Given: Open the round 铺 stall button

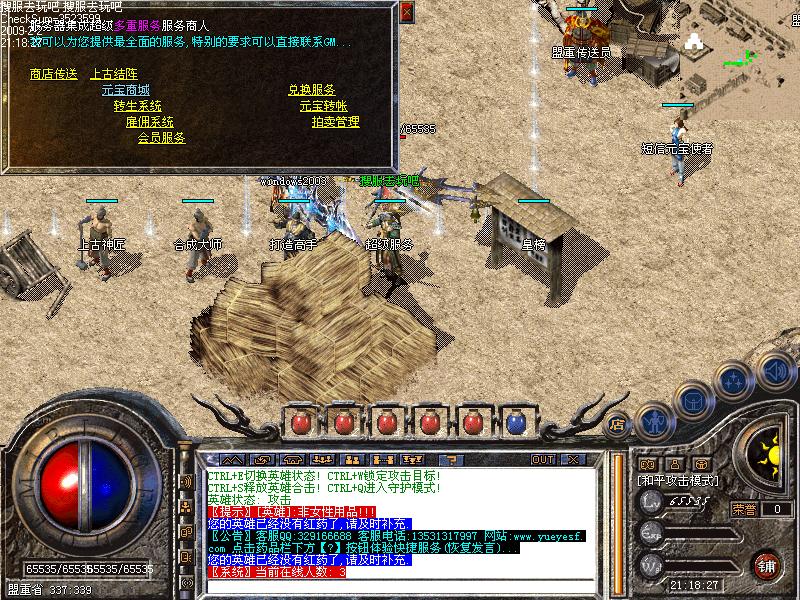Looking at the screenshot, I should tap(767, 564).
